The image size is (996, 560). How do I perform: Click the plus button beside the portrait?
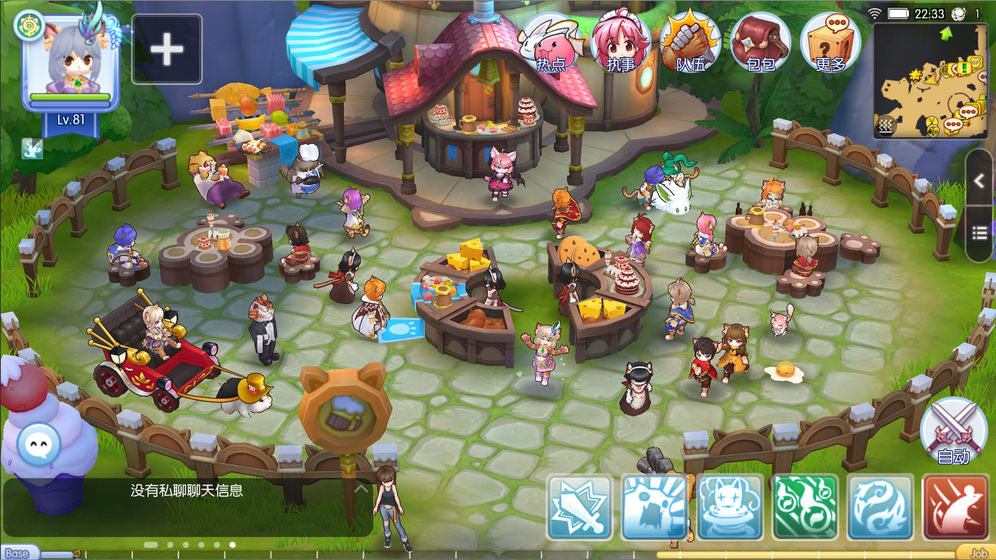[167, 49]
